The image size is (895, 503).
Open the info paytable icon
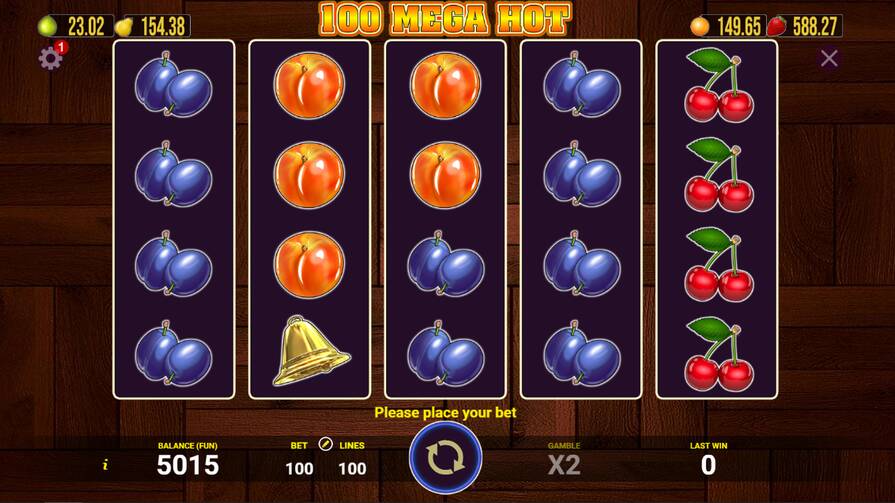105,465
